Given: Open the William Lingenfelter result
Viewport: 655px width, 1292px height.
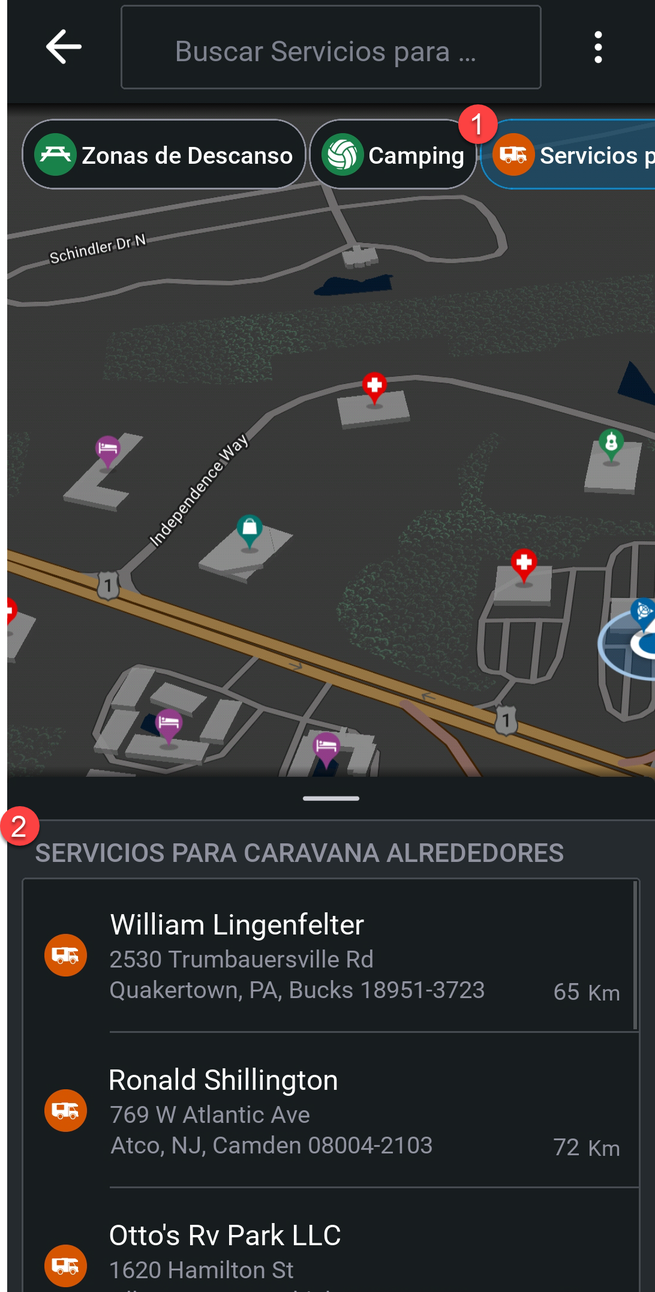Looking at the screenshot, I should (x=330, y=956).
